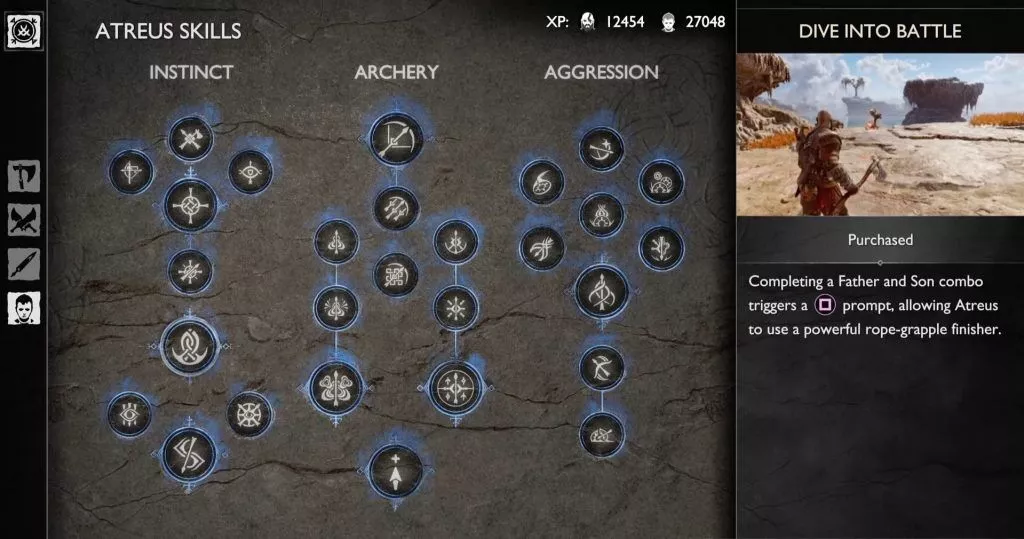1024x539 pixels.
Task: Open the crossed blades skill tree
Action: 23,220
